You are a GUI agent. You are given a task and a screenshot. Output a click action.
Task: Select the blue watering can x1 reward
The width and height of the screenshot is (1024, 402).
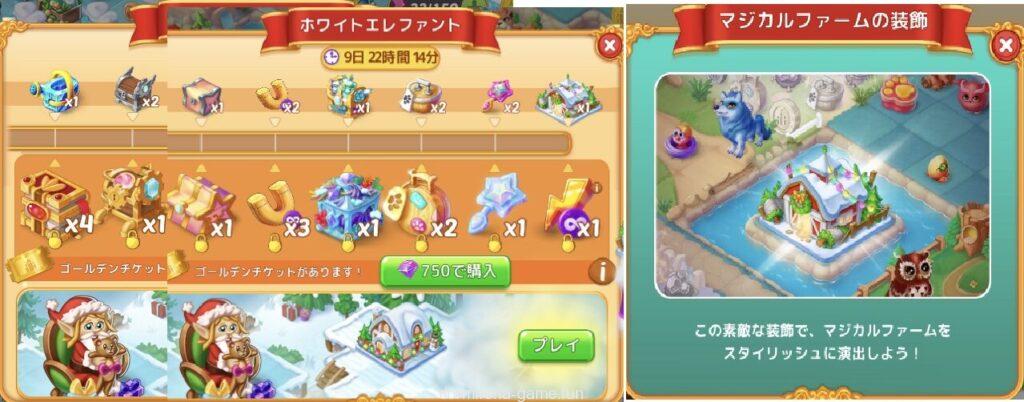pyautogui.click(x=52, y=95)
